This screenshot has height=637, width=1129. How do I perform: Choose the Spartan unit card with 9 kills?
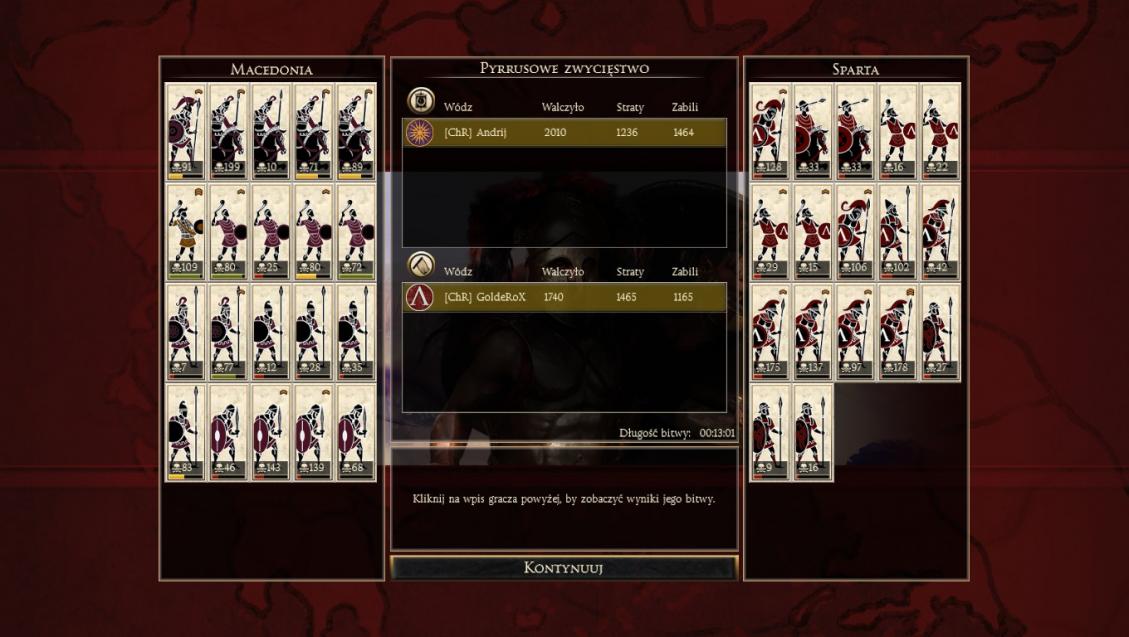pos(771,432)
